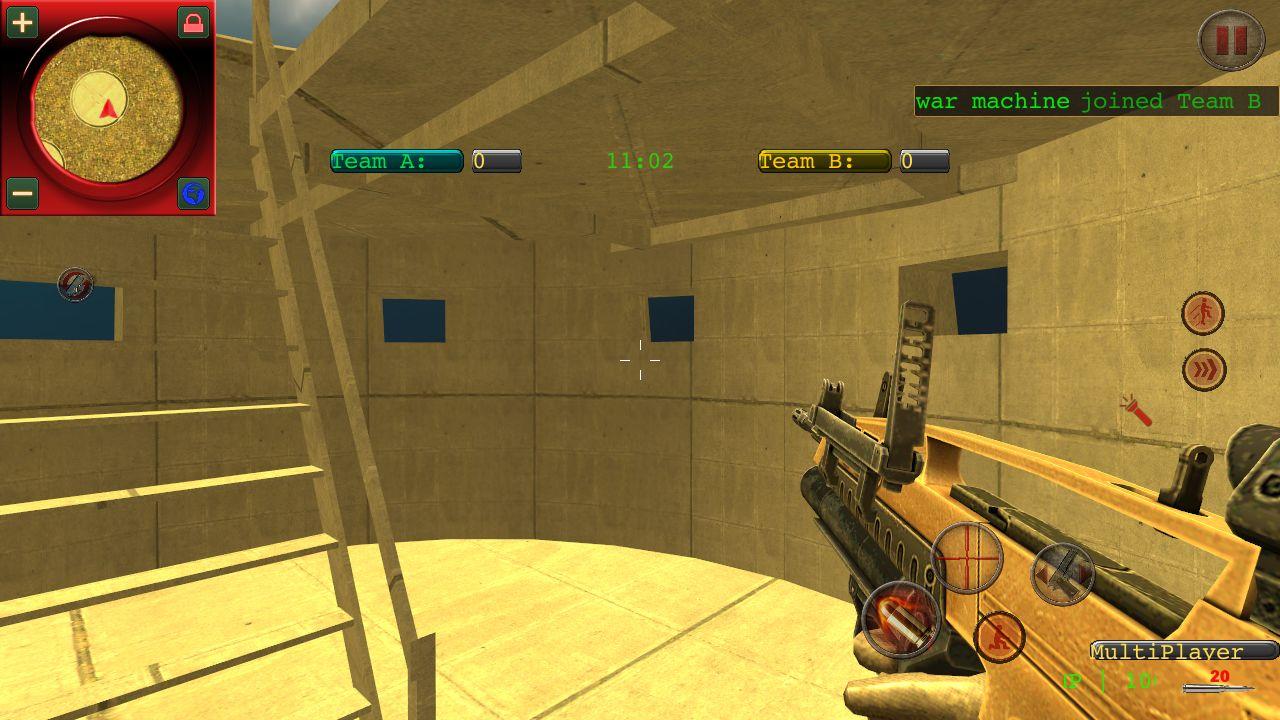The height and width of the screenshot is (720, 1280).
Task: Zoom out the minimap with the minus button
Action: point(22,192)
